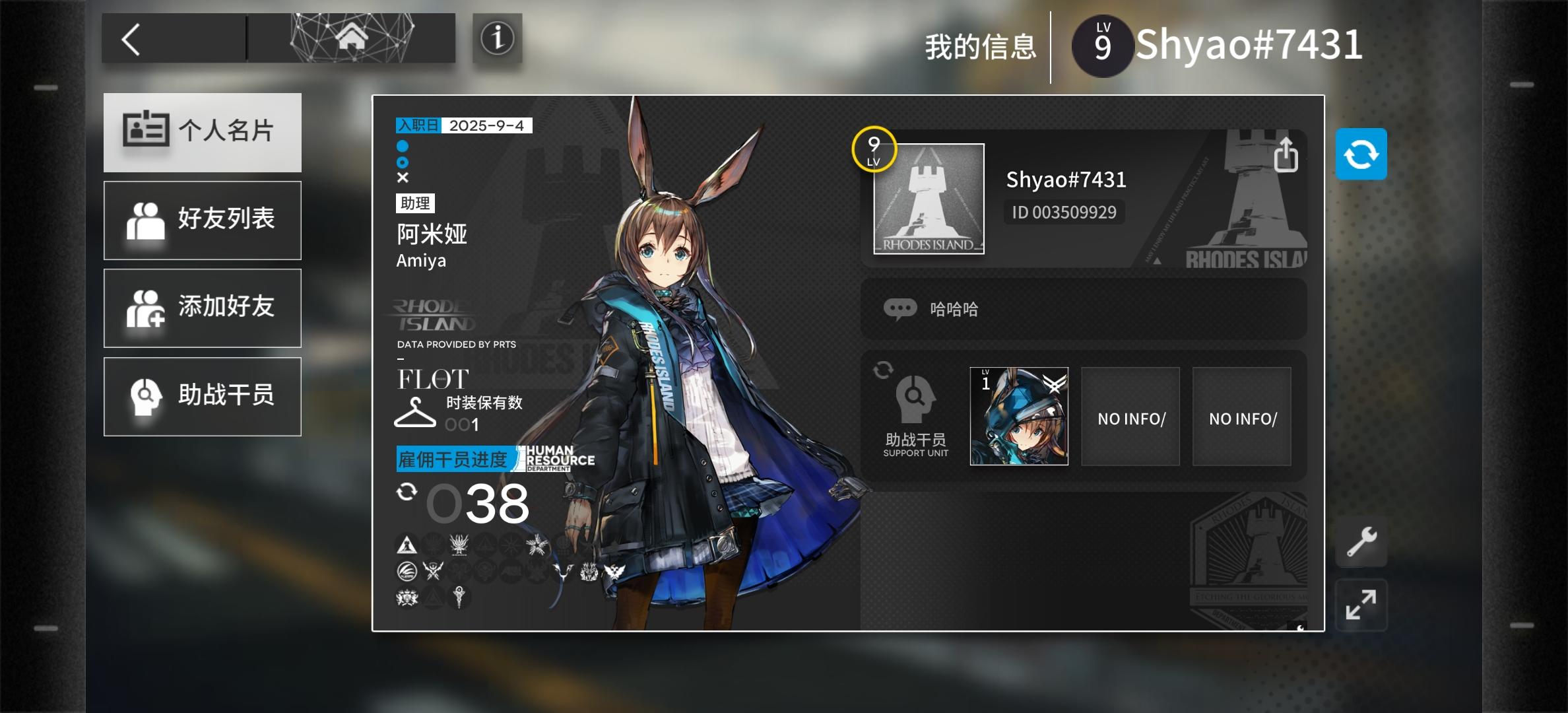1568x713 pixels.
Task: Expand the card to fullscreen
Action: pos(1361,605)
